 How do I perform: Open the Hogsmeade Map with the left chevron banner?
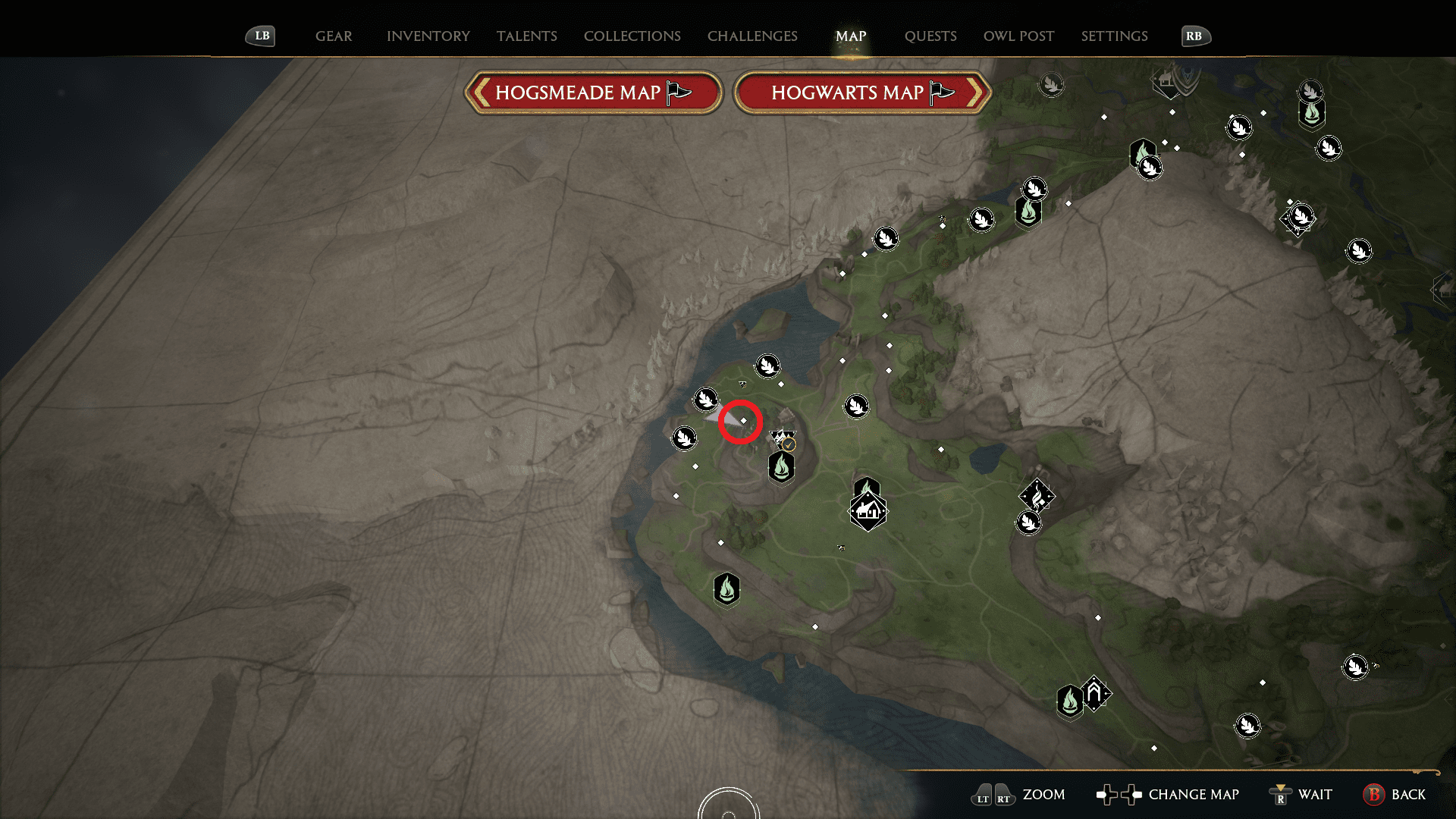[593, 92]
